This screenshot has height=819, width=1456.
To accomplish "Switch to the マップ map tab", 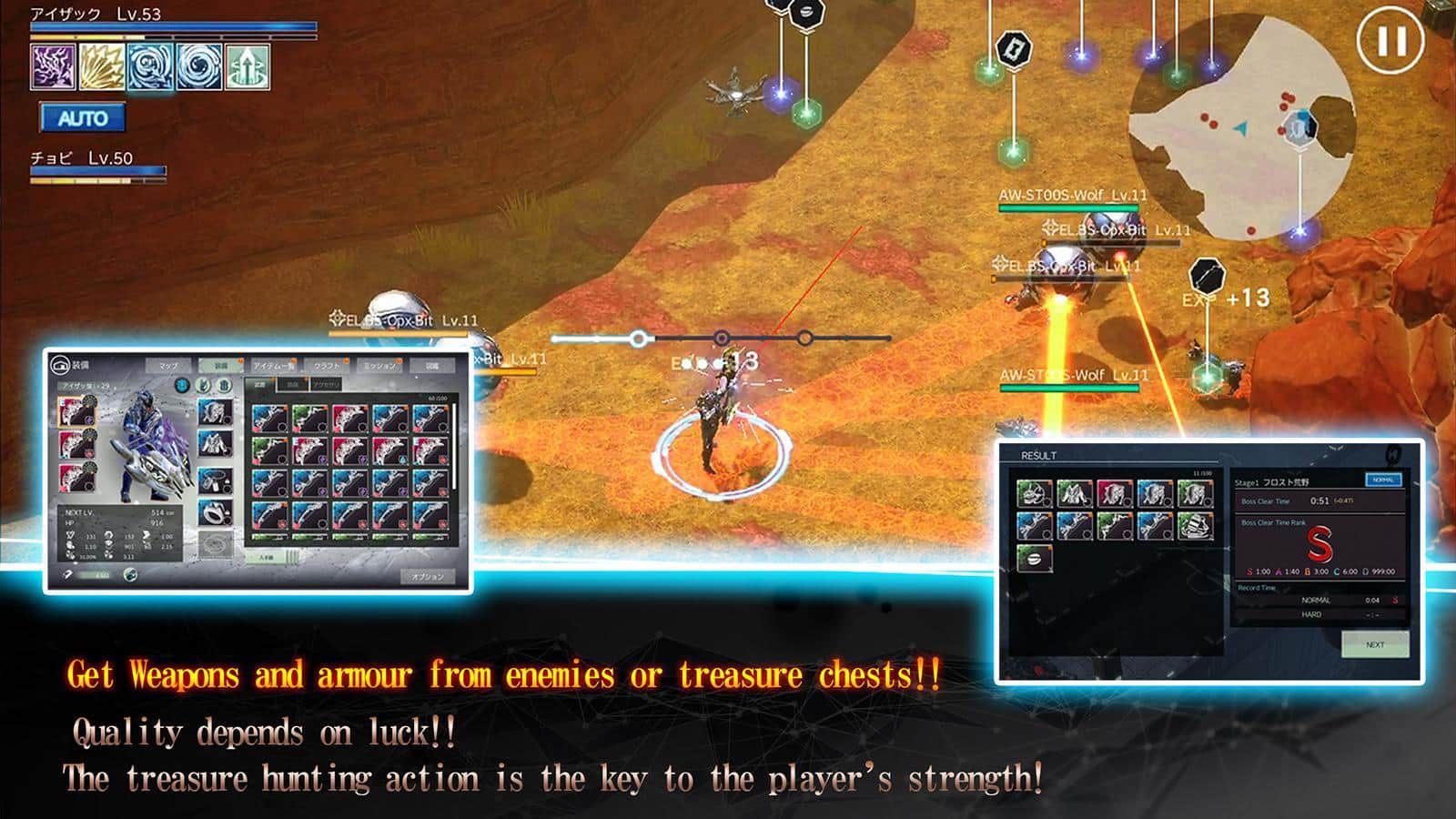I will click(x=169, y=366).
